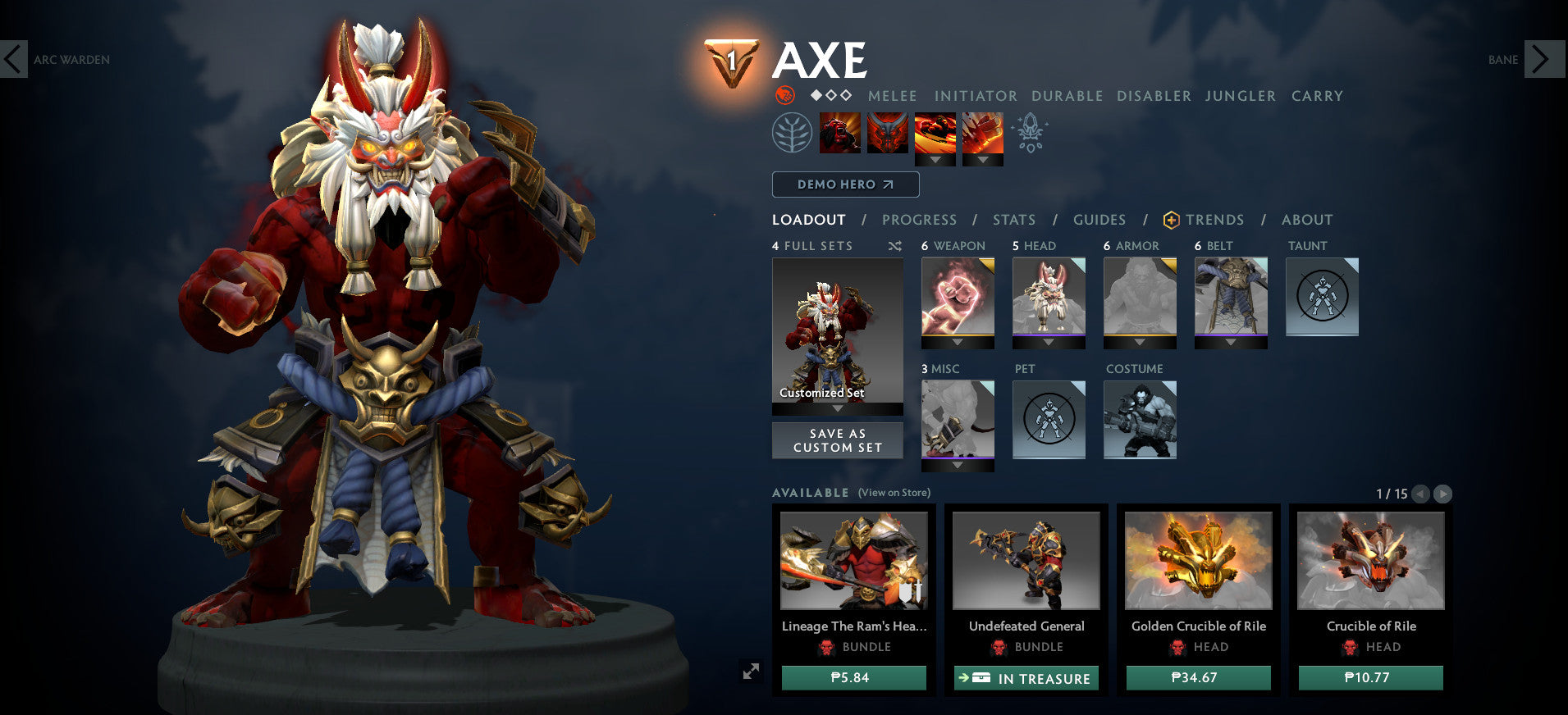The image size is (1568, 715).
Task: Click the fullscreen expand arrows icon
Action: [x=752, y=672]
